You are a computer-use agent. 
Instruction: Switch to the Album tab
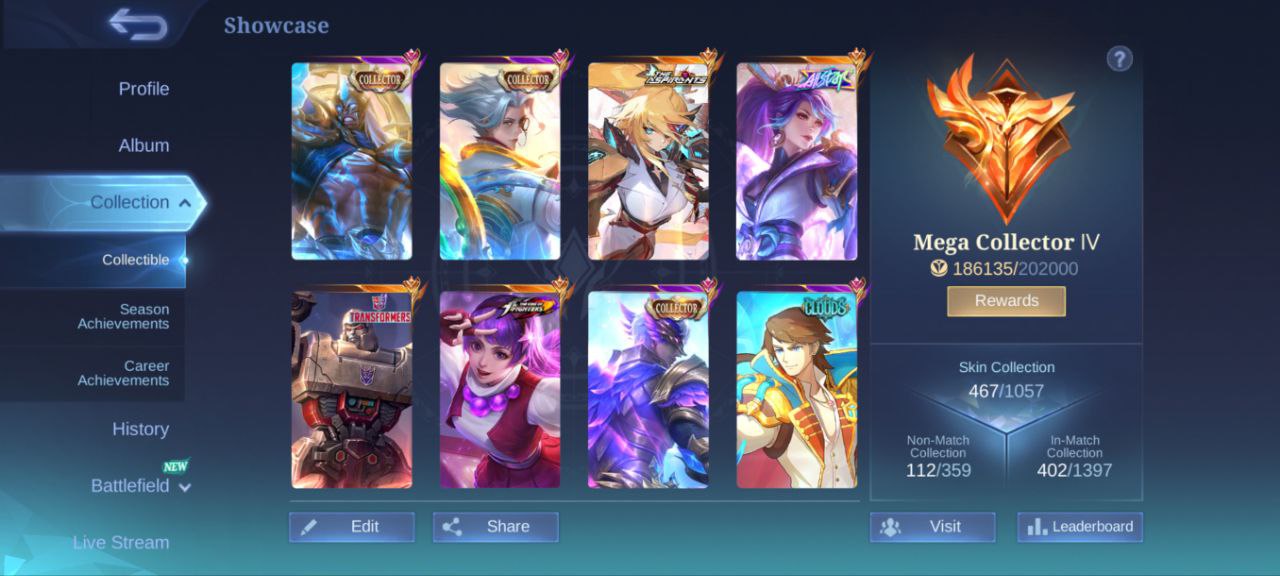tap(143, 146)
